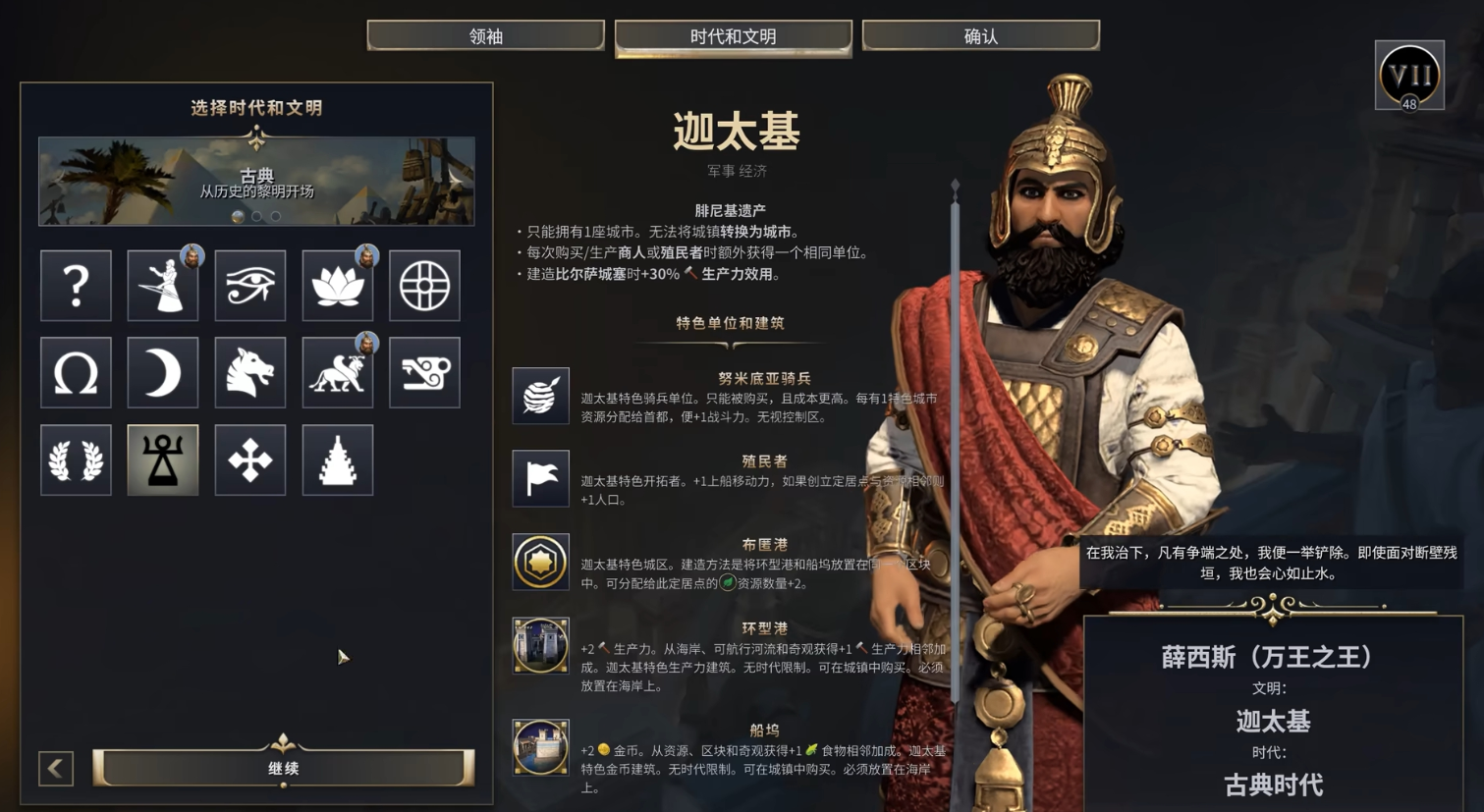Image resolution: width=1484 pixels, height=812 pixels.
Task: Choose the lotus civilization tile
Action: (x=337, y=286)
